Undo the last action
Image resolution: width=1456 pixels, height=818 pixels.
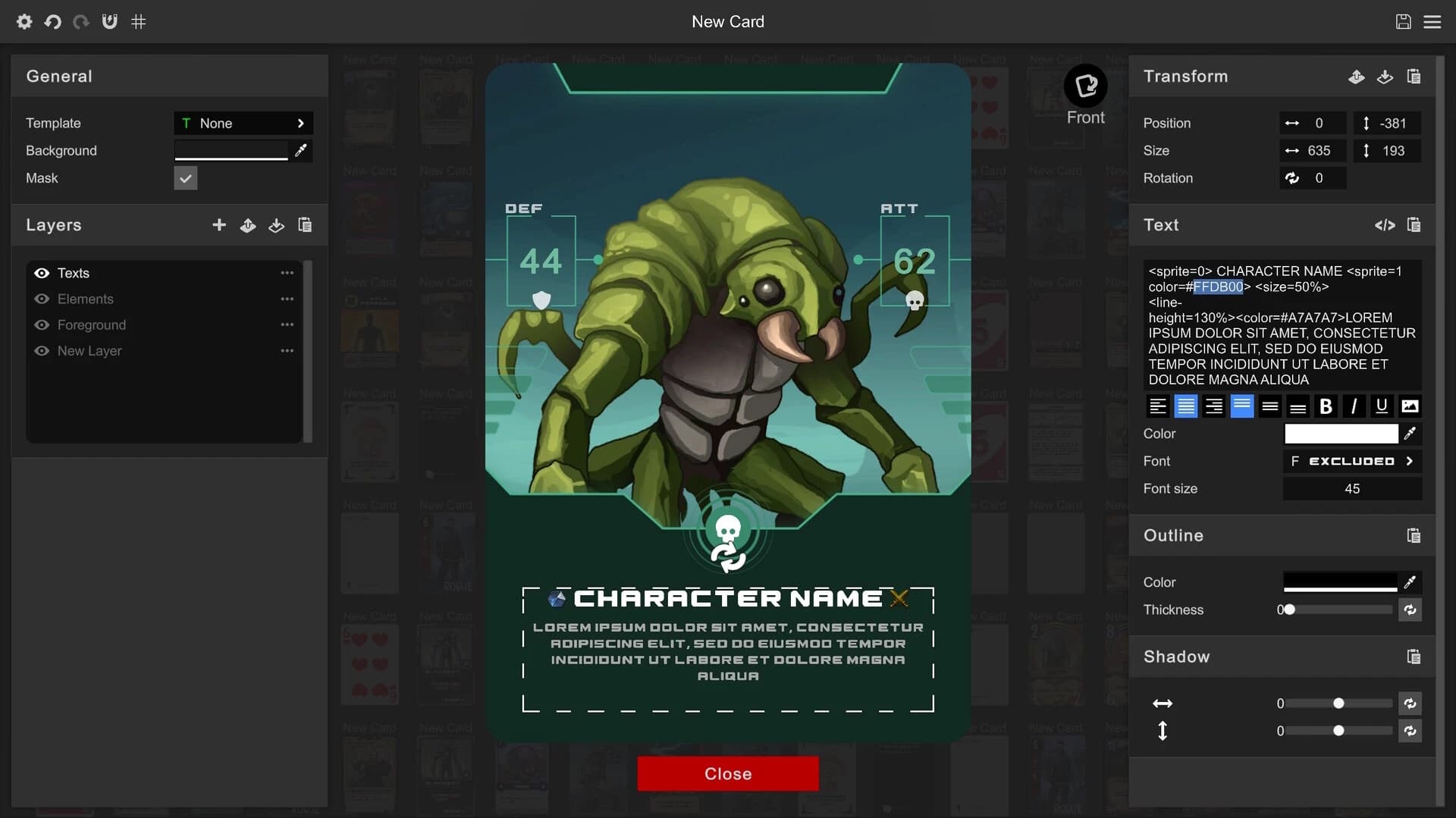[x=52, y=21]
